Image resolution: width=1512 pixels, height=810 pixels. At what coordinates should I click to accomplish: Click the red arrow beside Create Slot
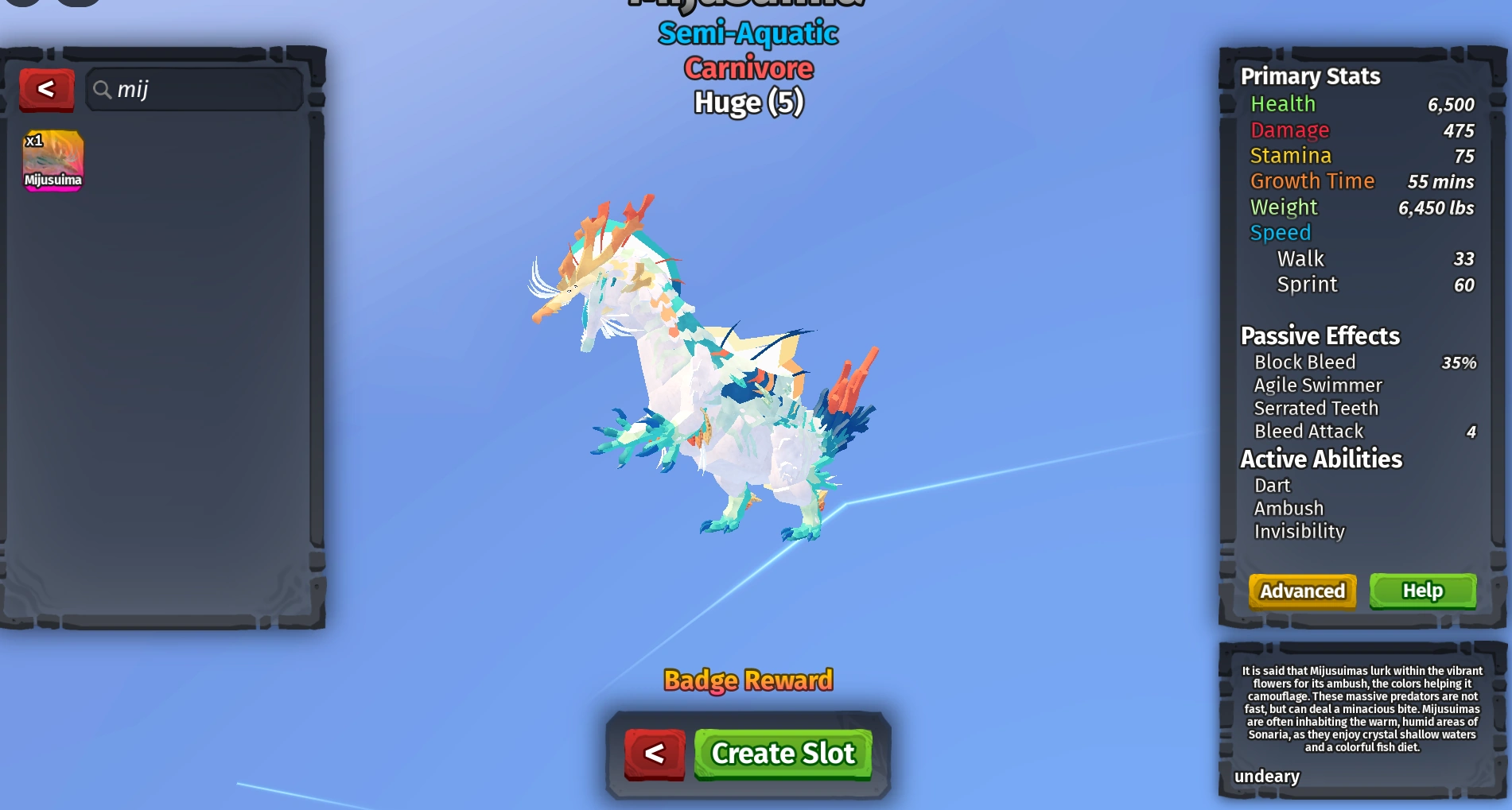click(x=654, y=754)
